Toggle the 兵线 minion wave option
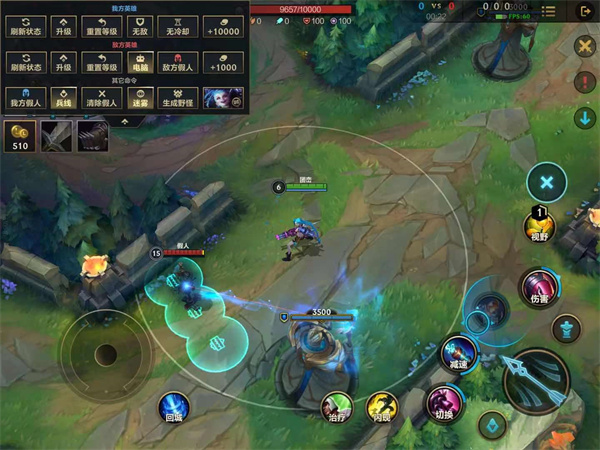600x450 pixels. (63, 97)
